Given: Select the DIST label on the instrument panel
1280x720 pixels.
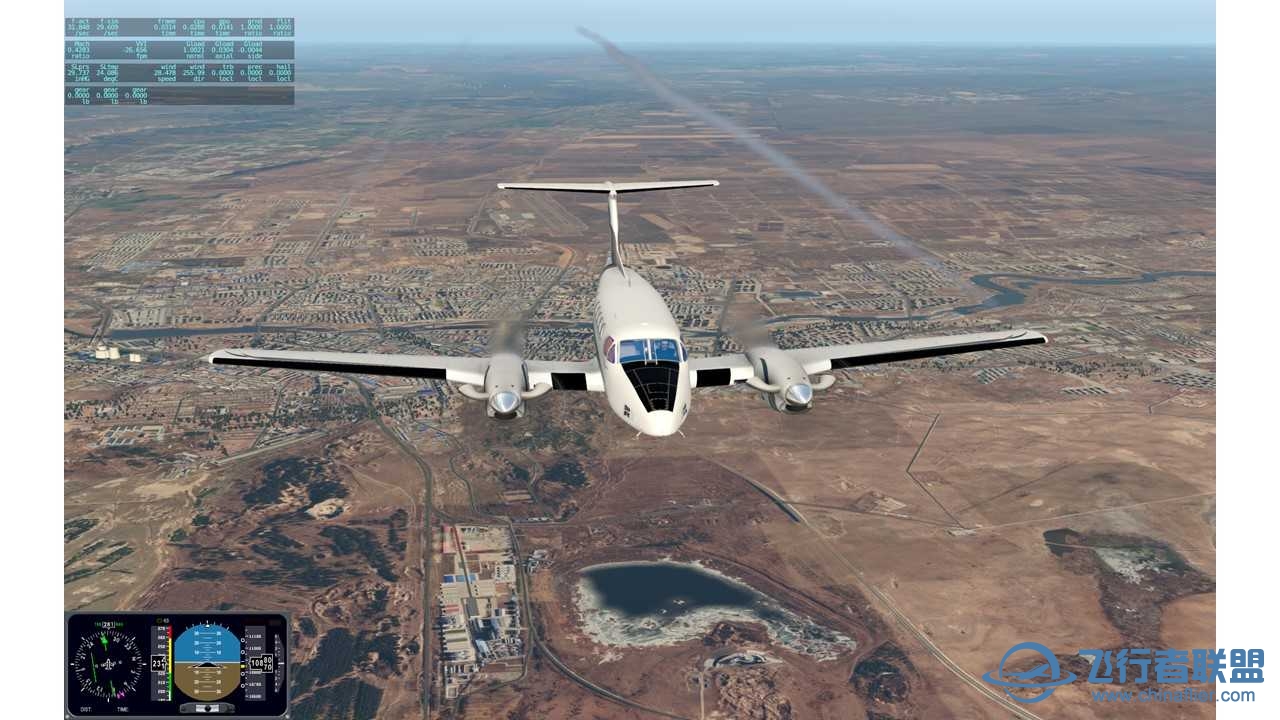Looking at the screenshot, I should [x=87, y=708].
